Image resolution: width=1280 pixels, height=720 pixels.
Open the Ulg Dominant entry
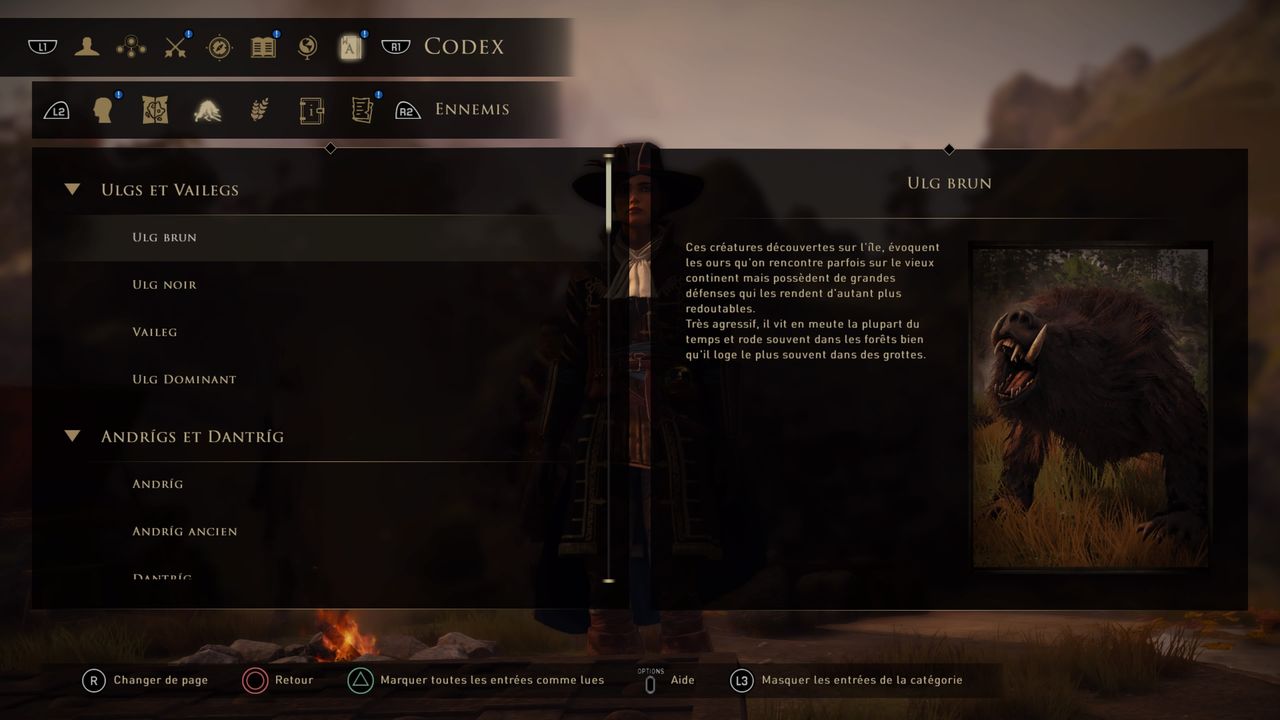(184, 380)
